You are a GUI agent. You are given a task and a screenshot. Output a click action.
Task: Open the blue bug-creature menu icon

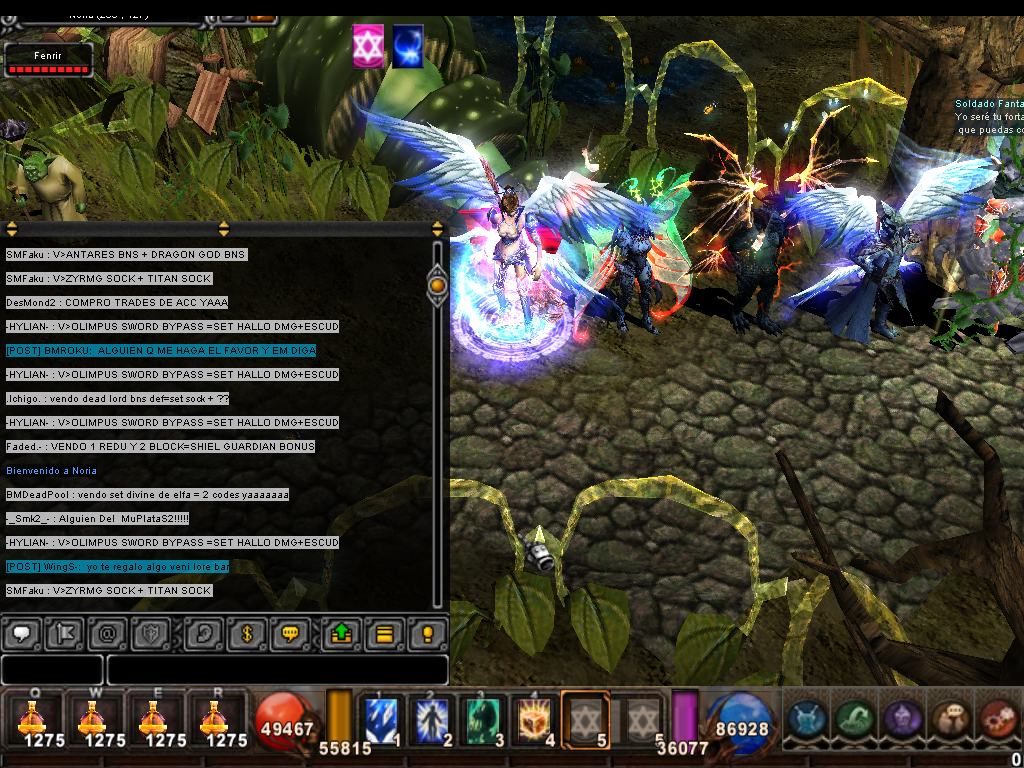click(806, 719)
